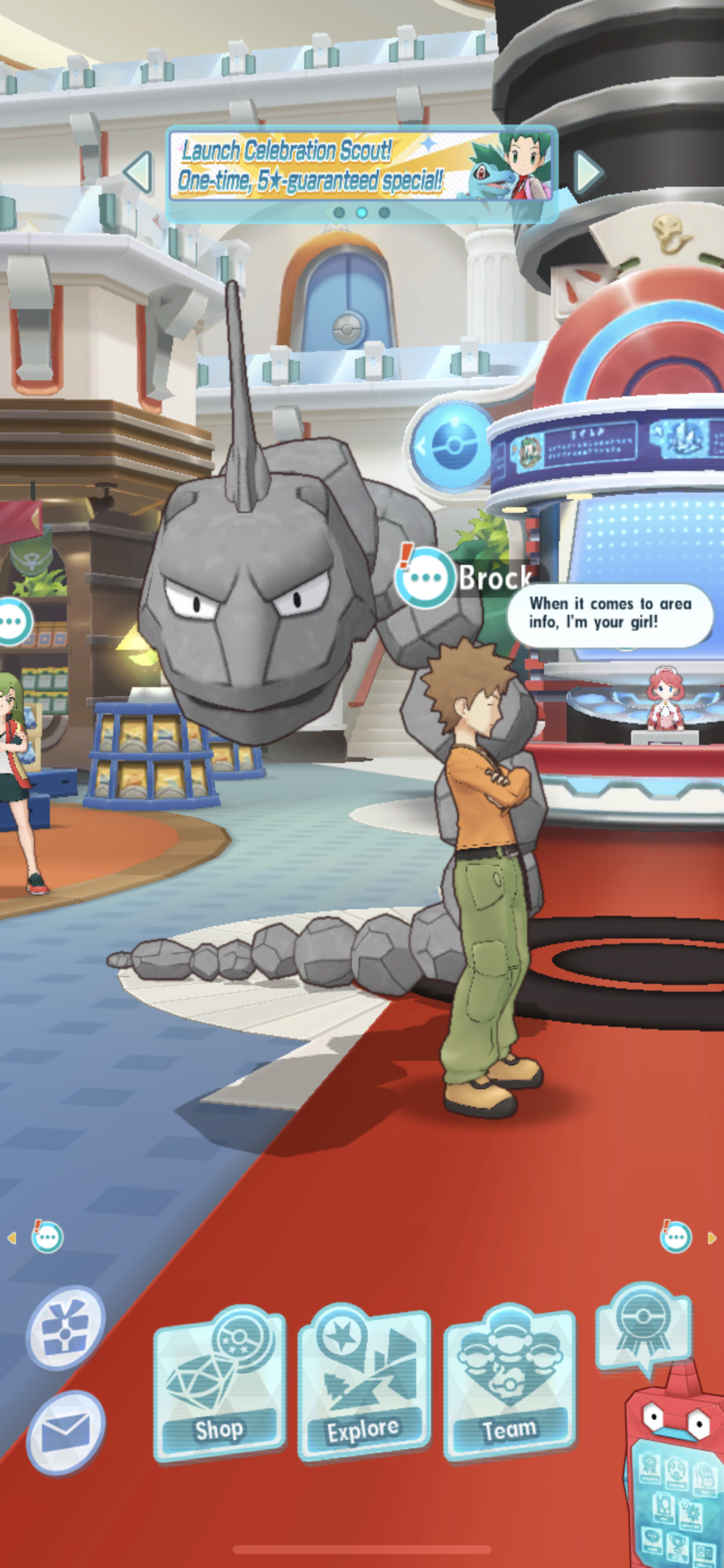Select the lower-left talk bubble shortcut
Viewport: 724px width, 1568px height.
pyautogui.click(x=47, y=1237)
